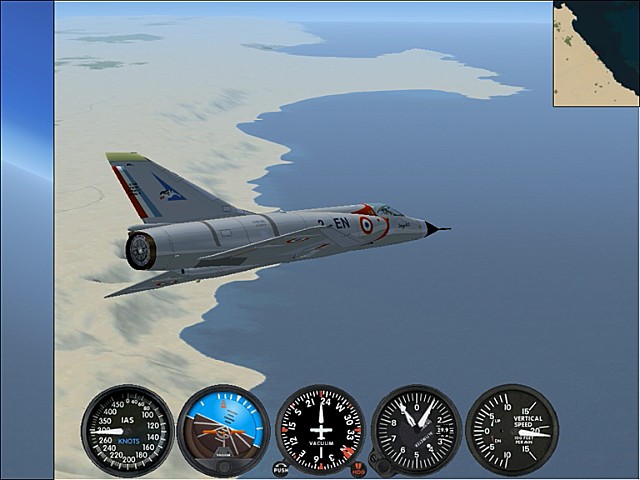This screenshot has height=480, width=640.
Task: Select the attitude indicator gauge
Action: 223,430
